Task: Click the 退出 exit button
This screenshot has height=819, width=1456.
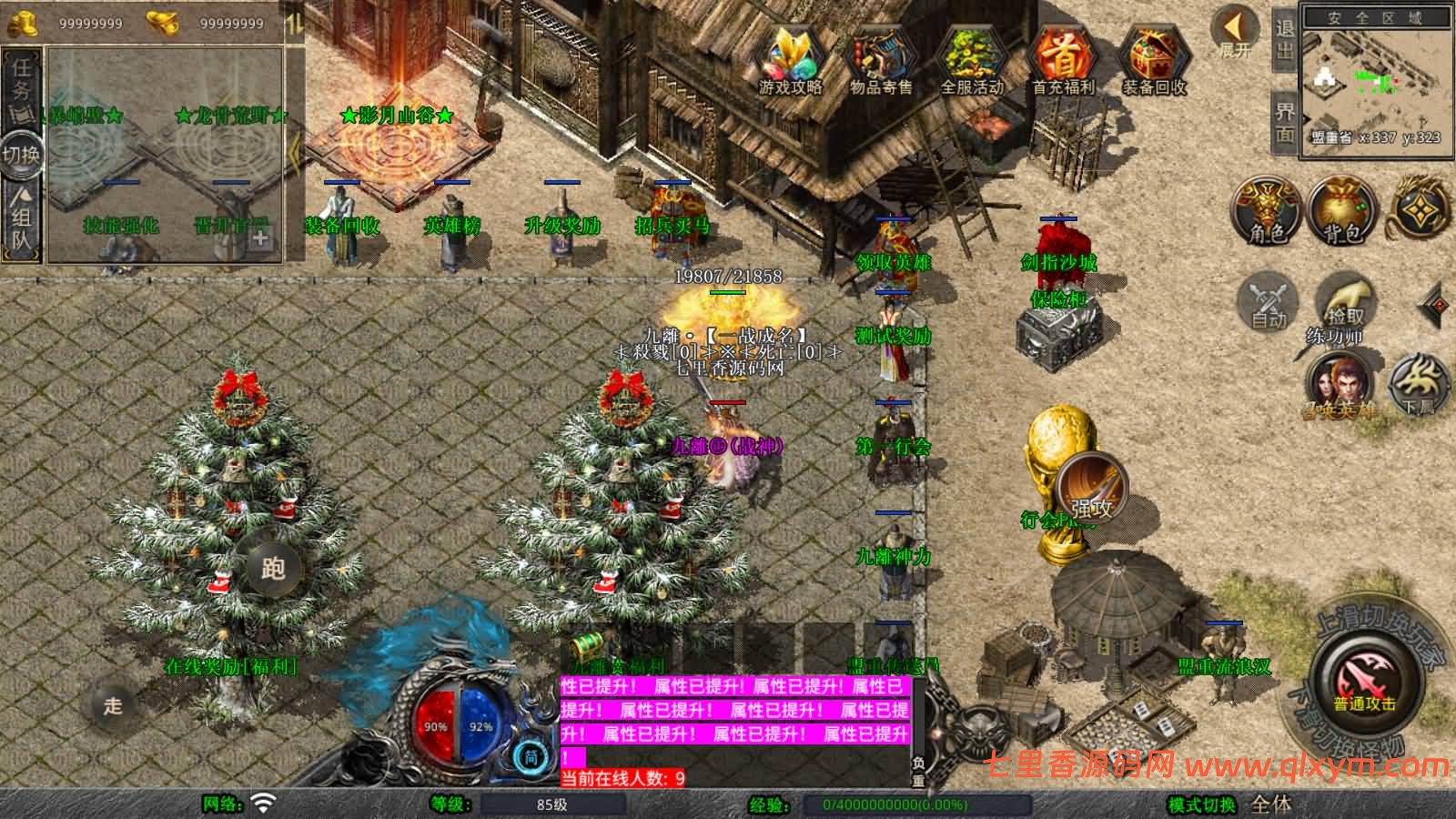Action: [1285, 40]
